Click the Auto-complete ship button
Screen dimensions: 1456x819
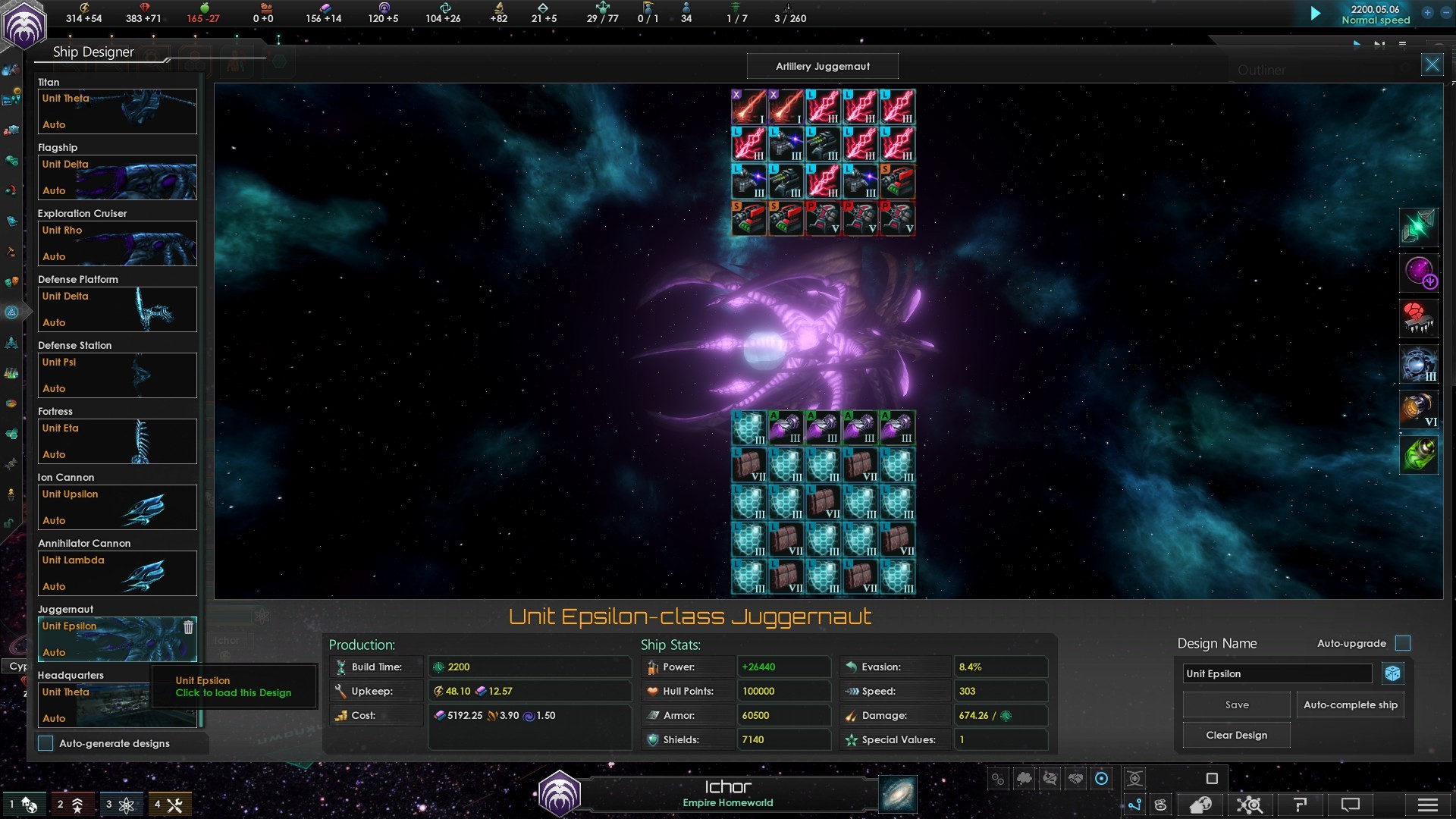click(x=1350, y=704)
